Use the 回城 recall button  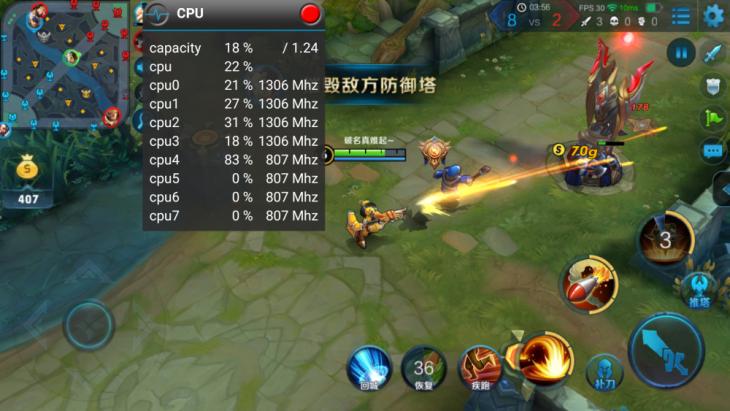pos(369,366)
